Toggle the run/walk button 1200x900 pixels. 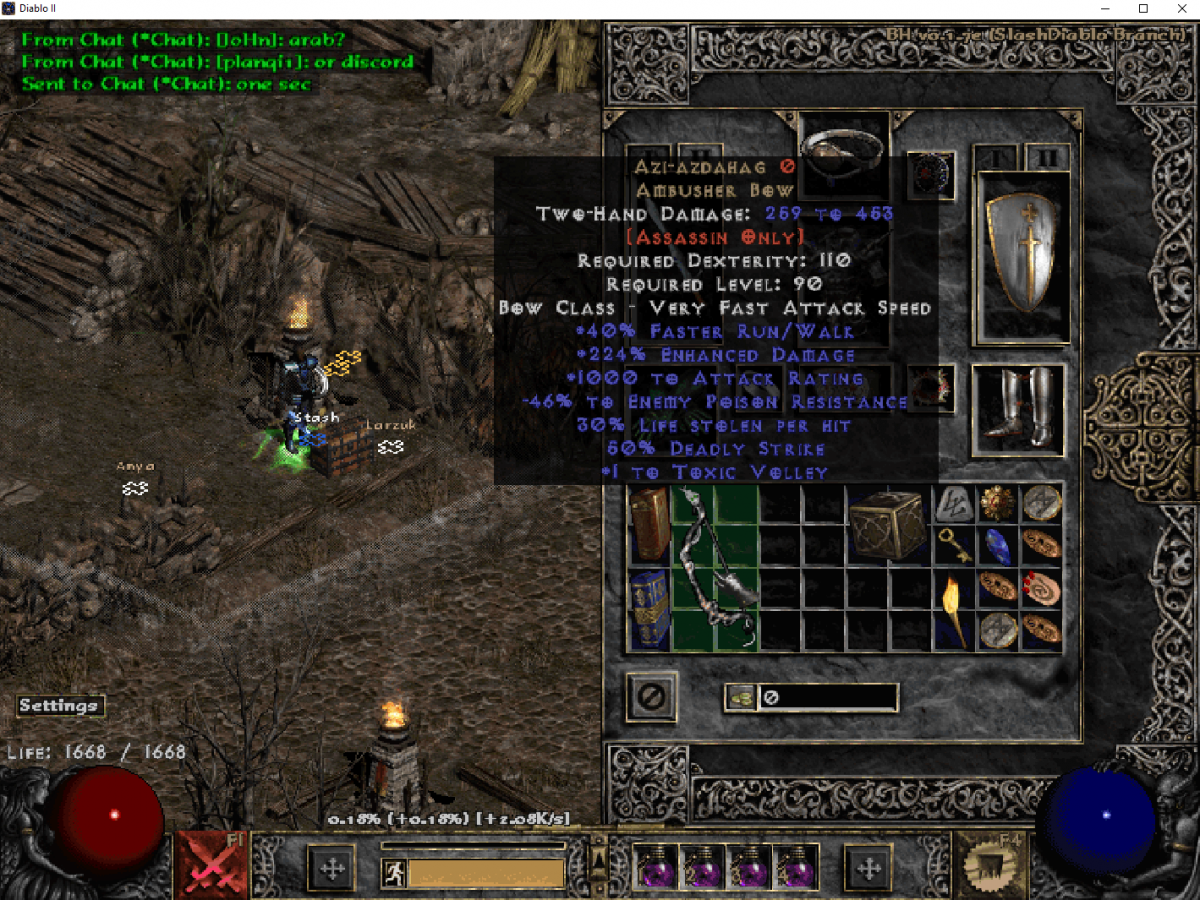pyautogui.click(x=393, y=873)
